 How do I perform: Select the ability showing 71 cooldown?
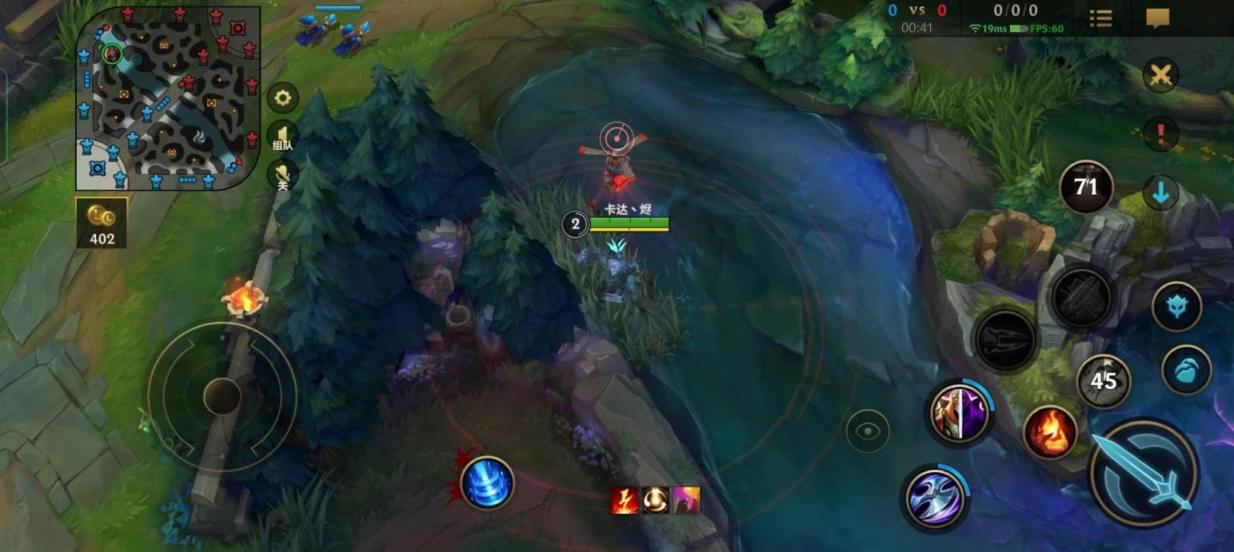[1086, 187]
